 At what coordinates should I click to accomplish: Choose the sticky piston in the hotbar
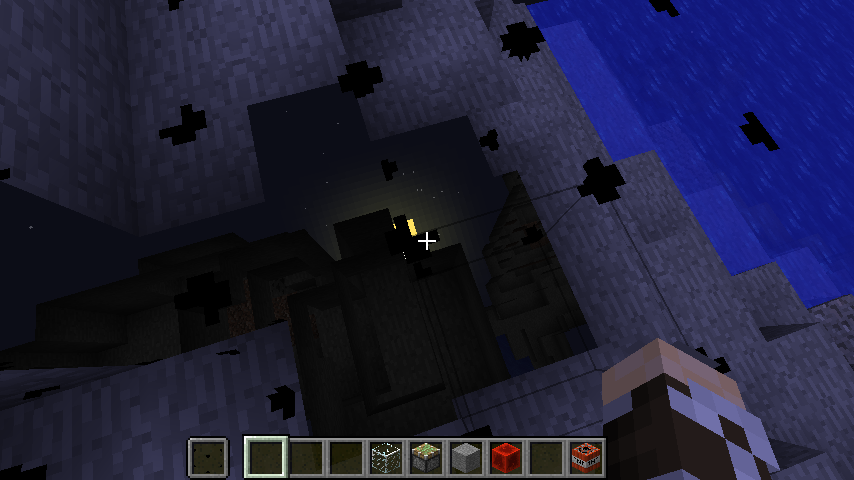pos(425,458)
